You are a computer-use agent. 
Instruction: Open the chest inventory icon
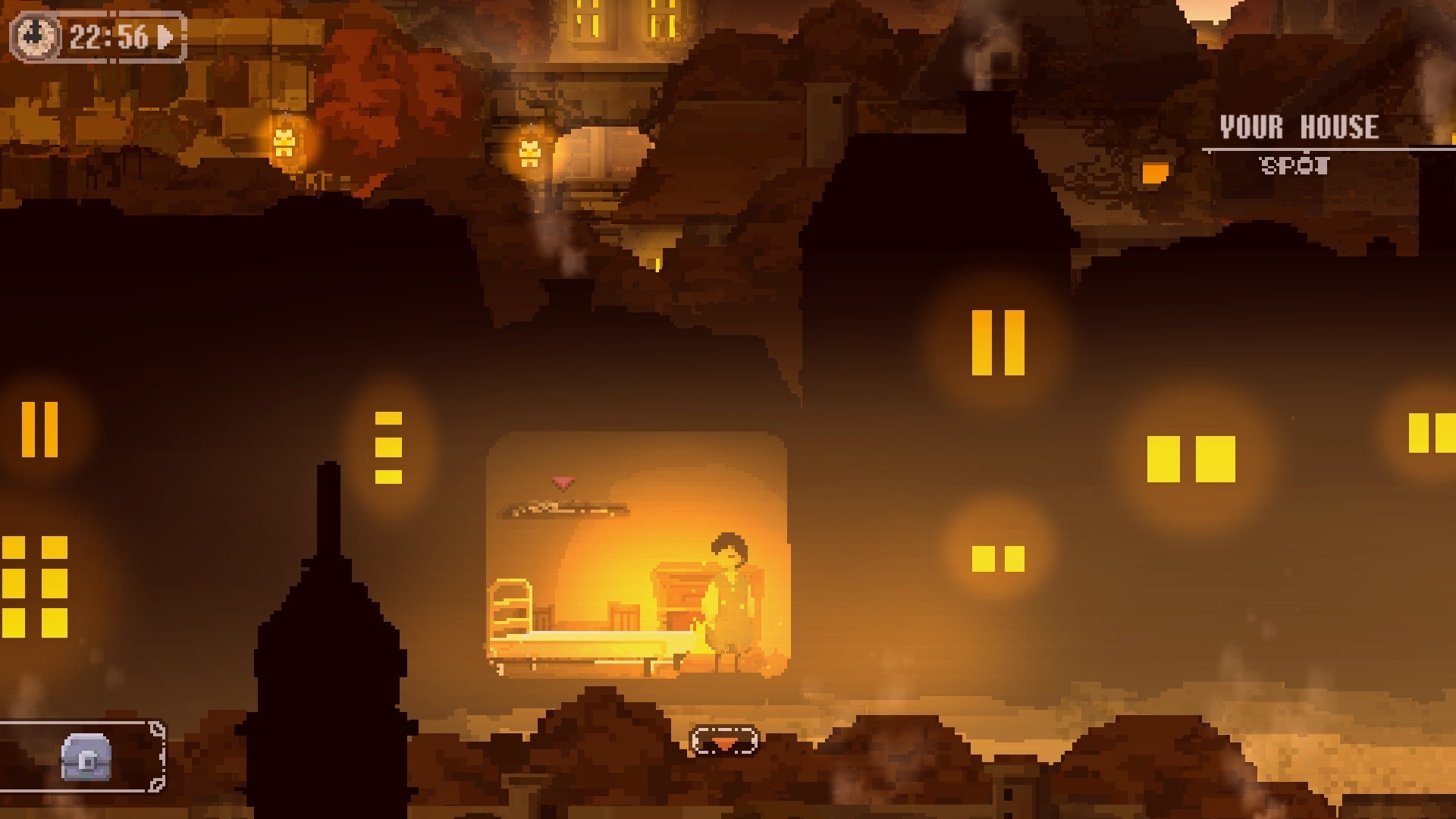(x=86, y=757)
